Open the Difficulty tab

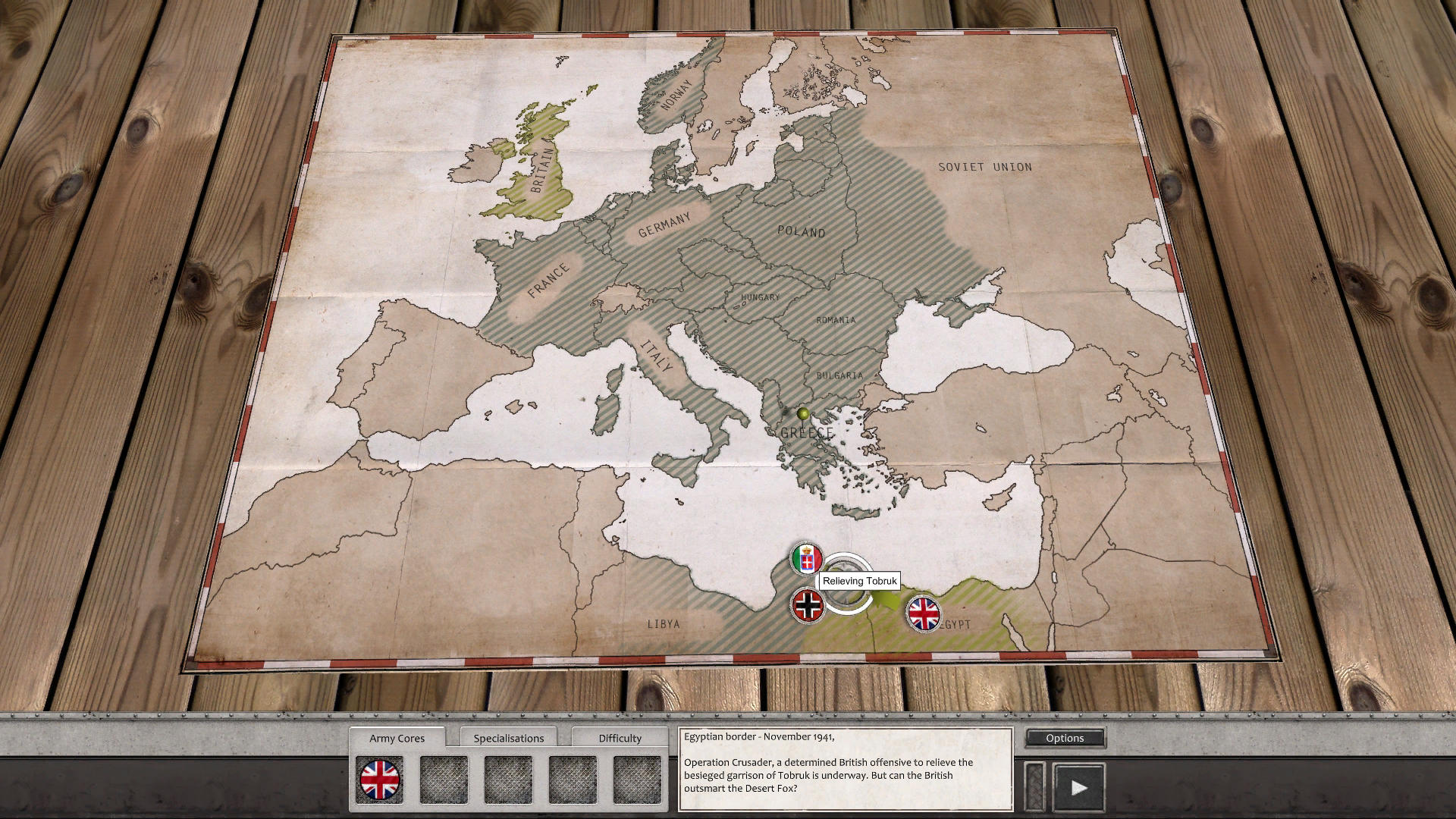click(x=619, y=737)
